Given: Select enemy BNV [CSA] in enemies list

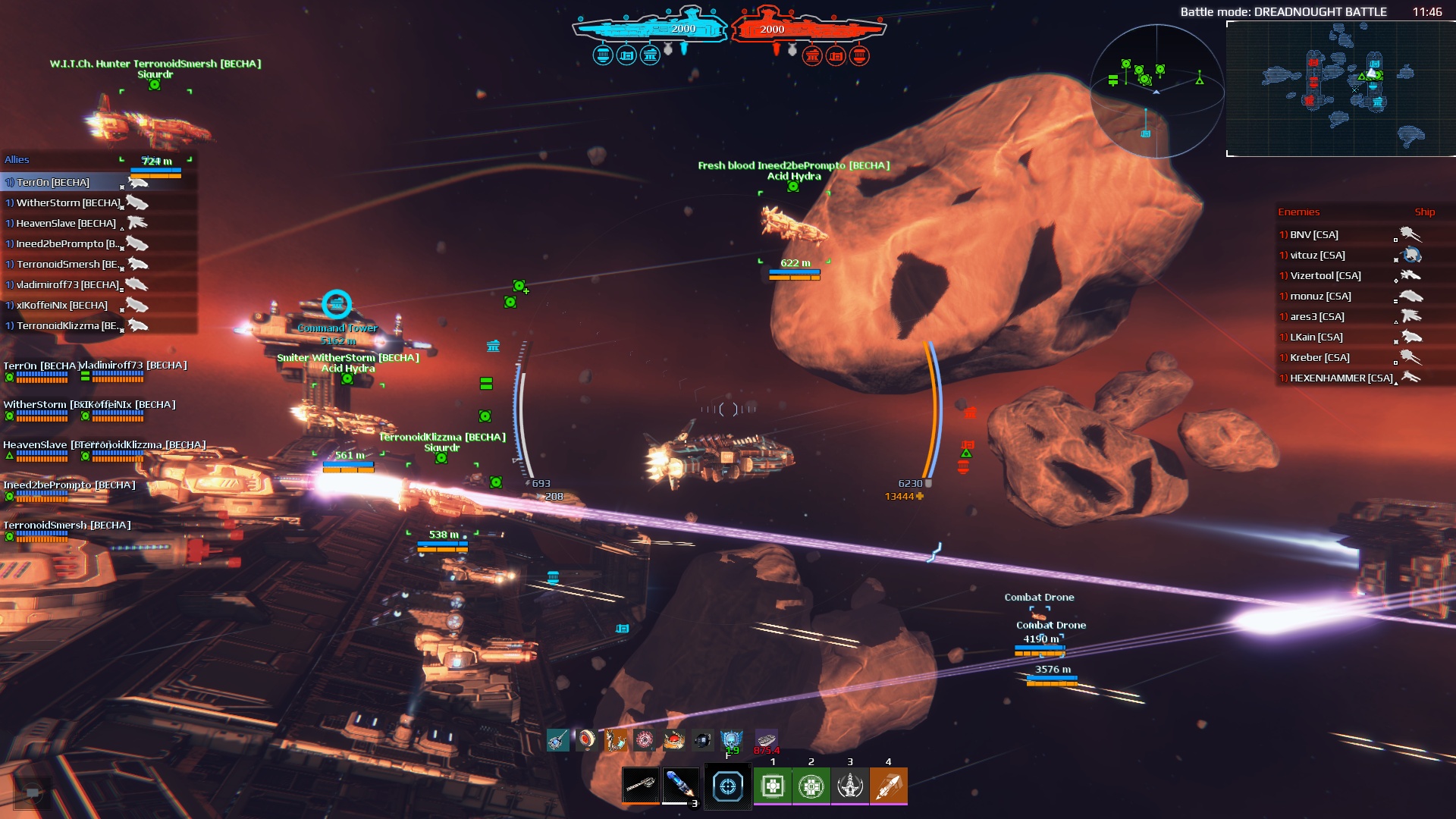Looking at the screenshot, I should coord(1314,235).
